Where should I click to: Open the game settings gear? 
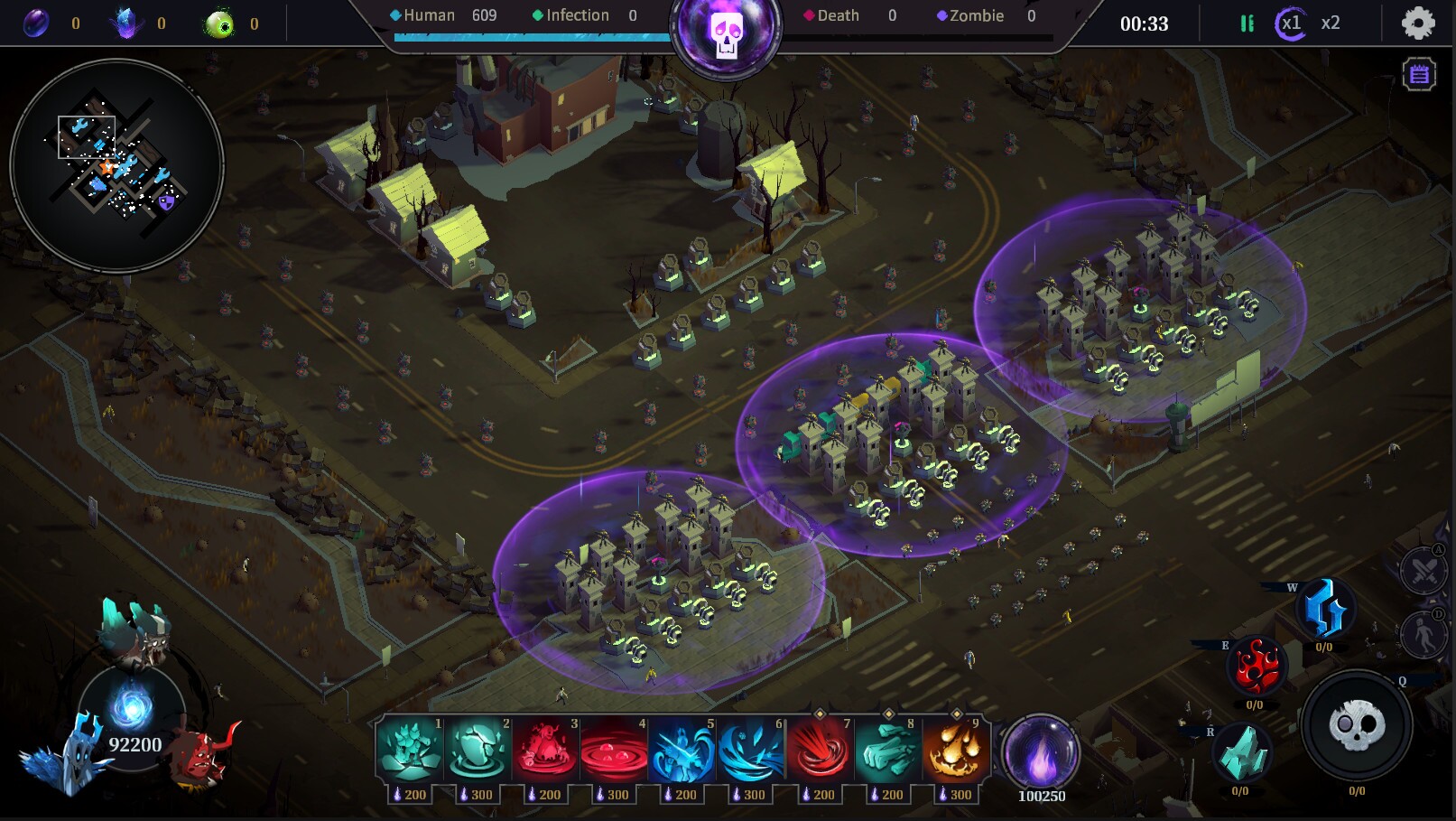coord(1419,23)
